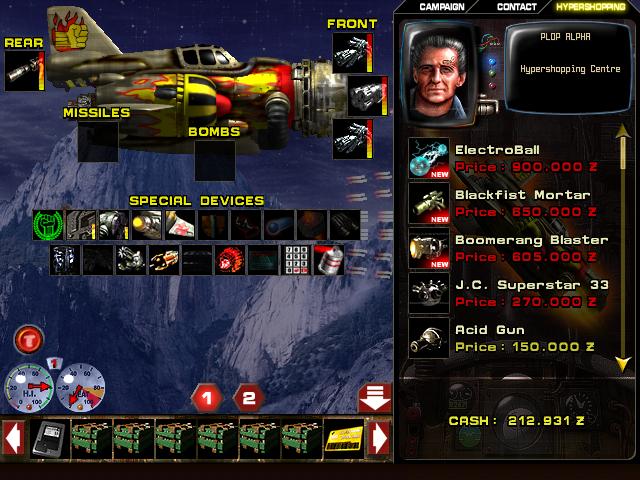This screenshot has width=640, height=480.
Task: Move inventory bar right with red arrow
Action: pos(379,438)
